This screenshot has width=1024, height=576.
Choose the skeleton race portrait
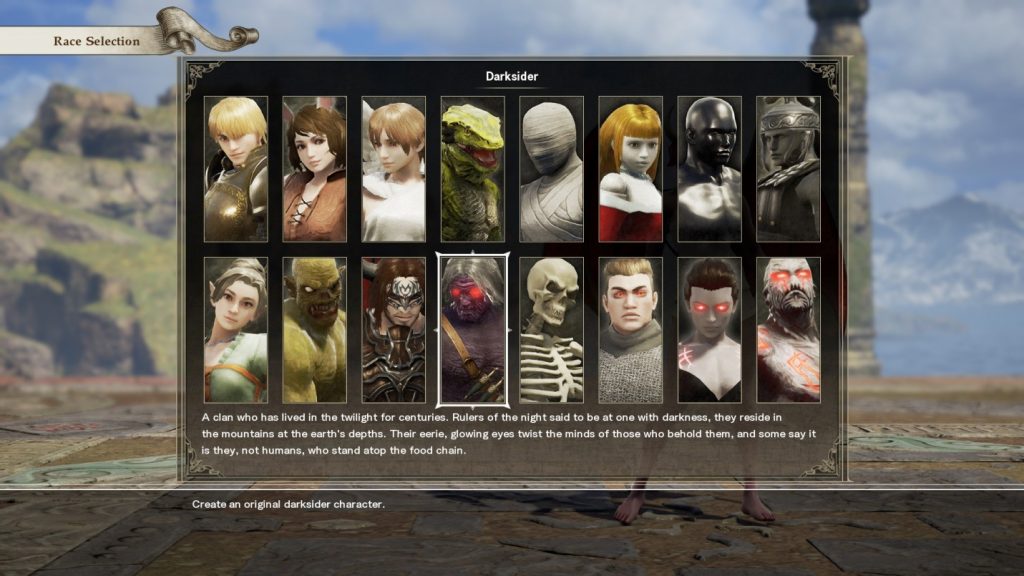pos(551,329)
